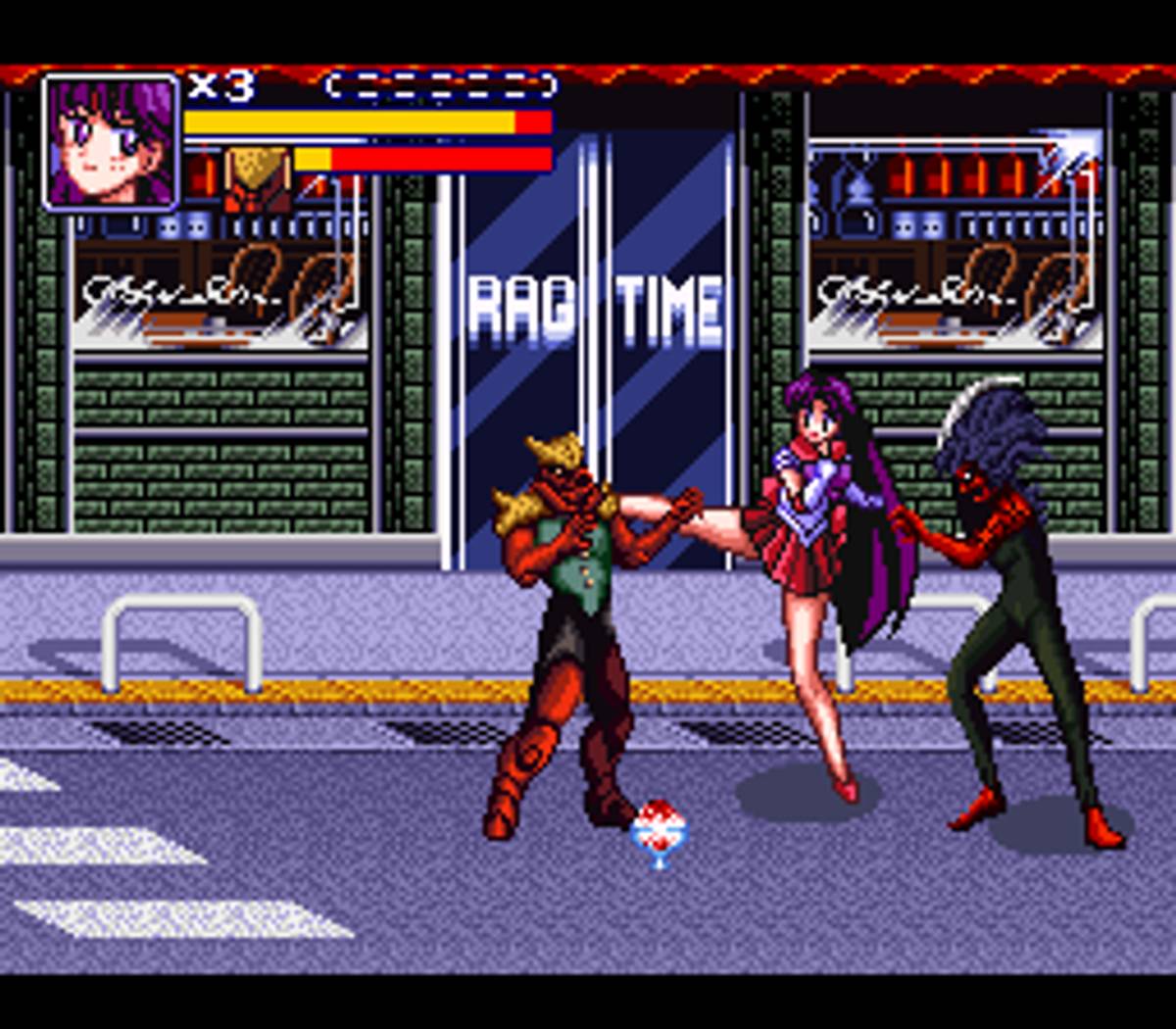Select the horned enemy portrait icon
Screen dimensions: 1176x1029
(x=257, y=177)
